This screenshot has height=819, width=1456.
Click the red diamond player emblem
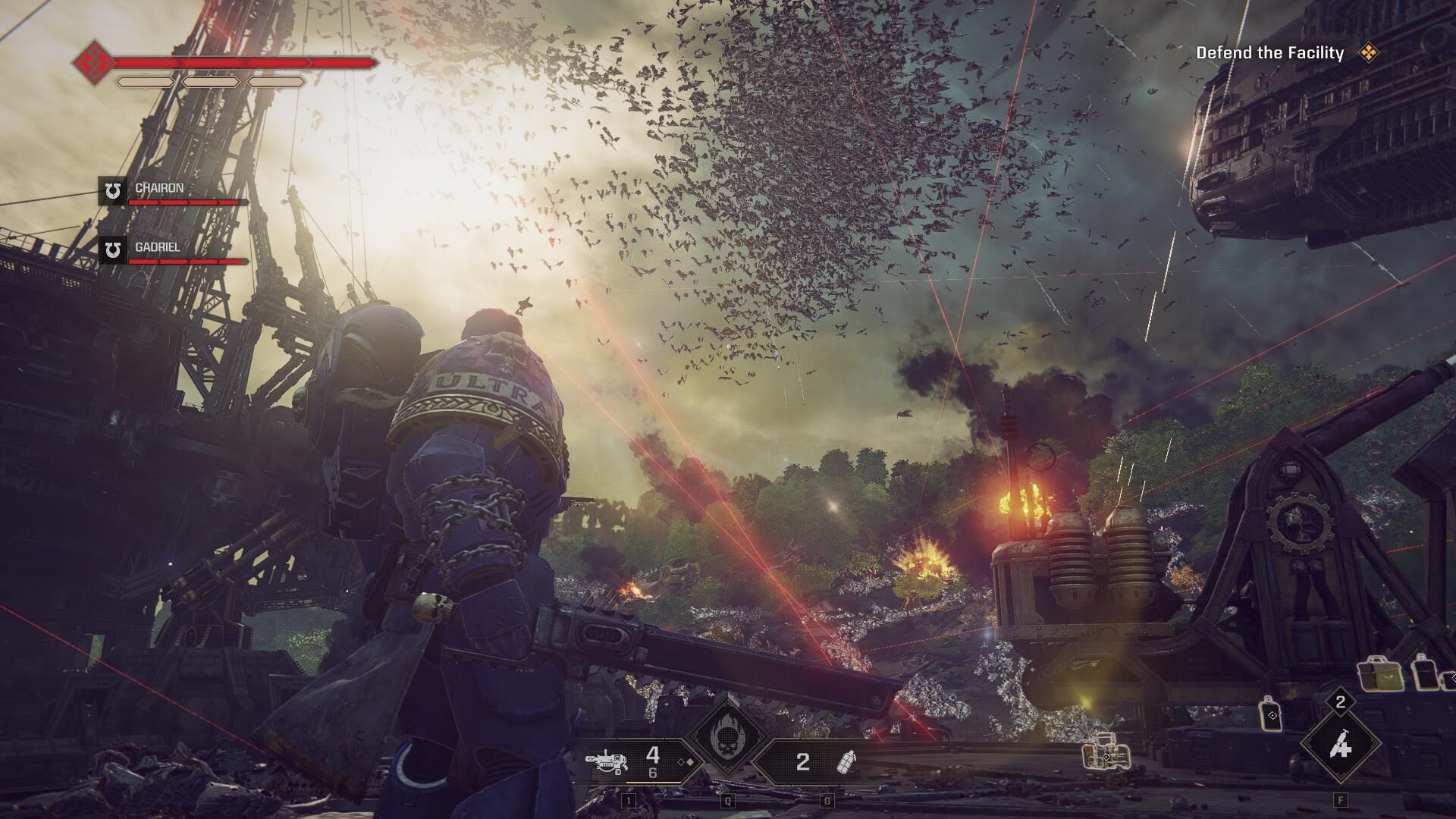coord(94,62)
